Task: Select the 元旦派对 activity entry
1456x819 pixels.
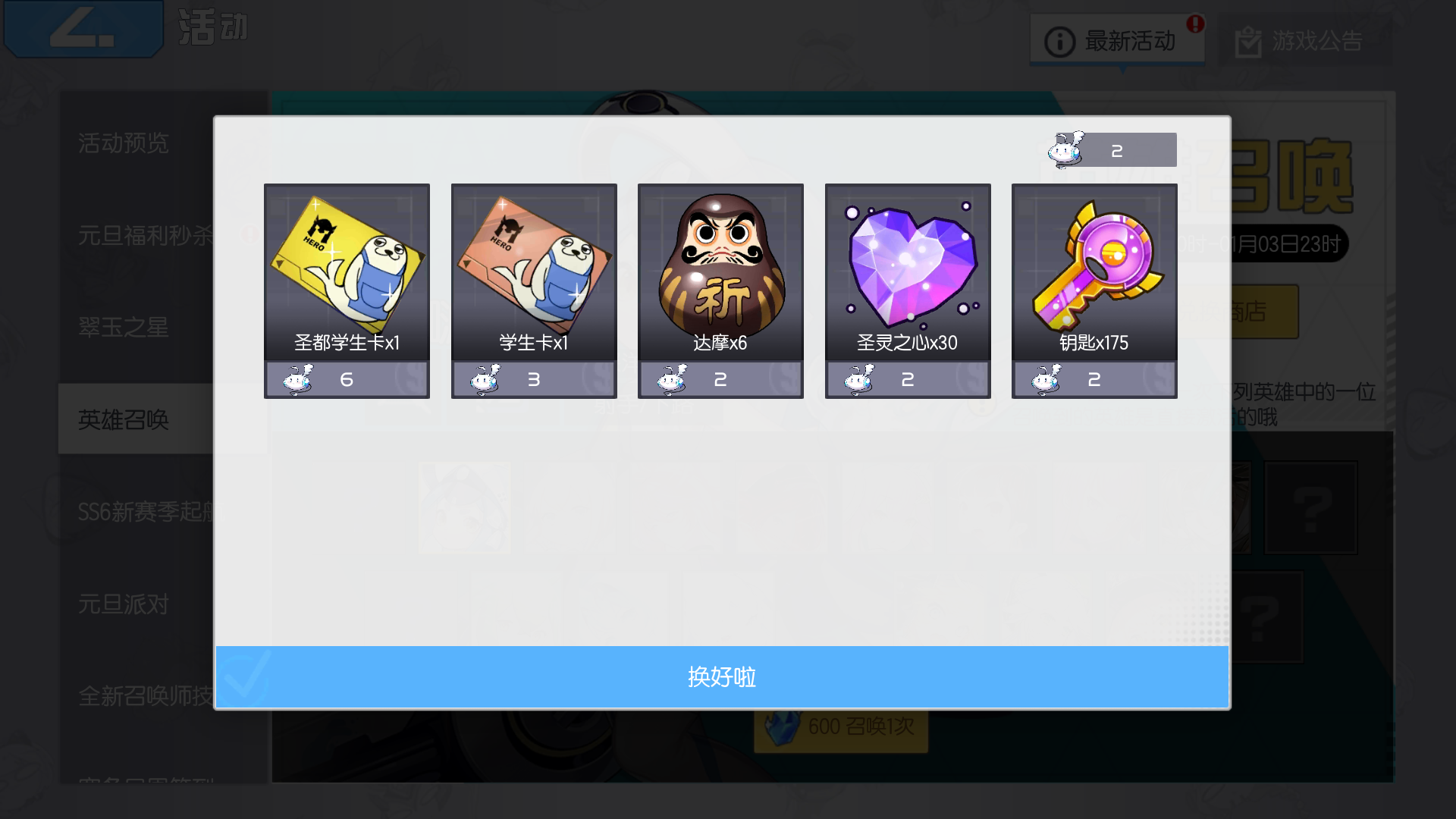Action: [x=125, y=604]
